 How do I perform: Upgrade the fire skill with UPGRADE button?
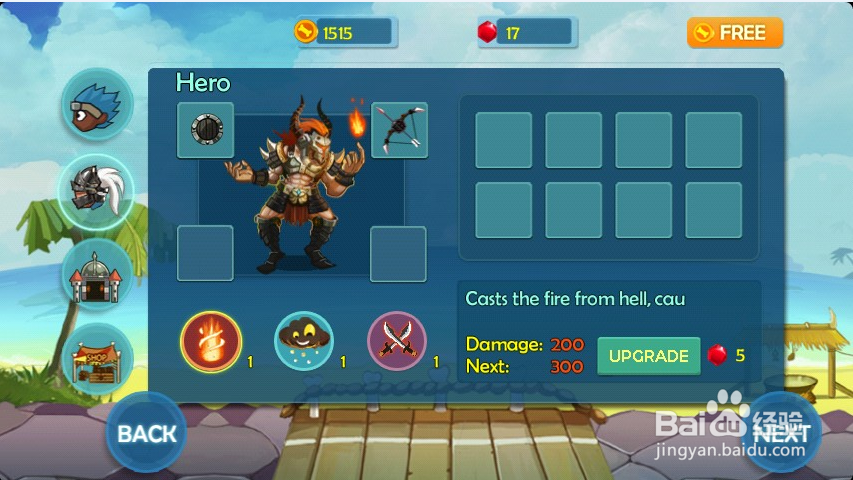coord(649,356)
